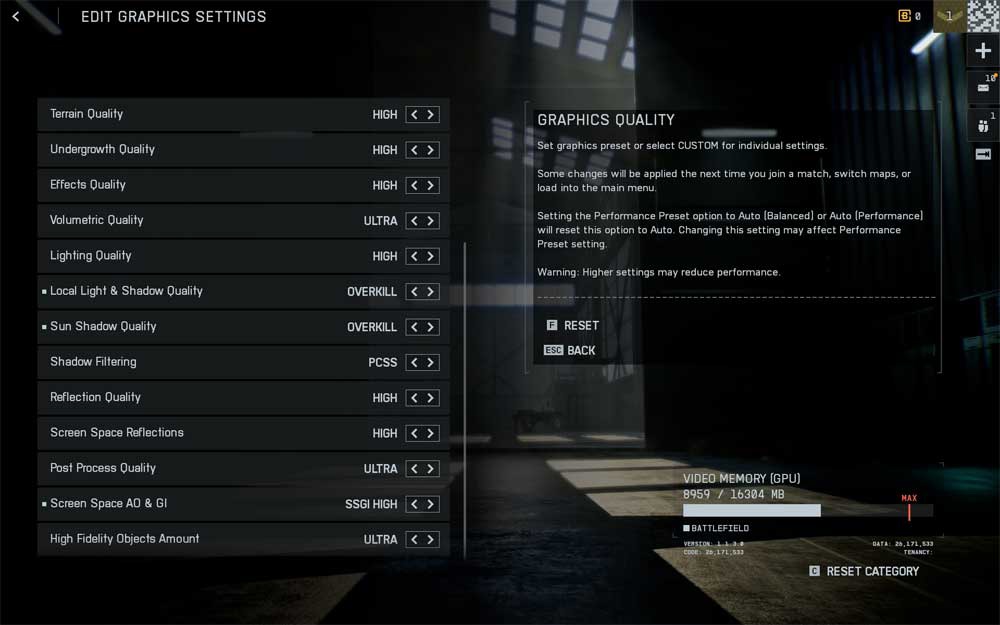
Task: Go back using the top-left arrow
Action: click(x=15, y=17)
